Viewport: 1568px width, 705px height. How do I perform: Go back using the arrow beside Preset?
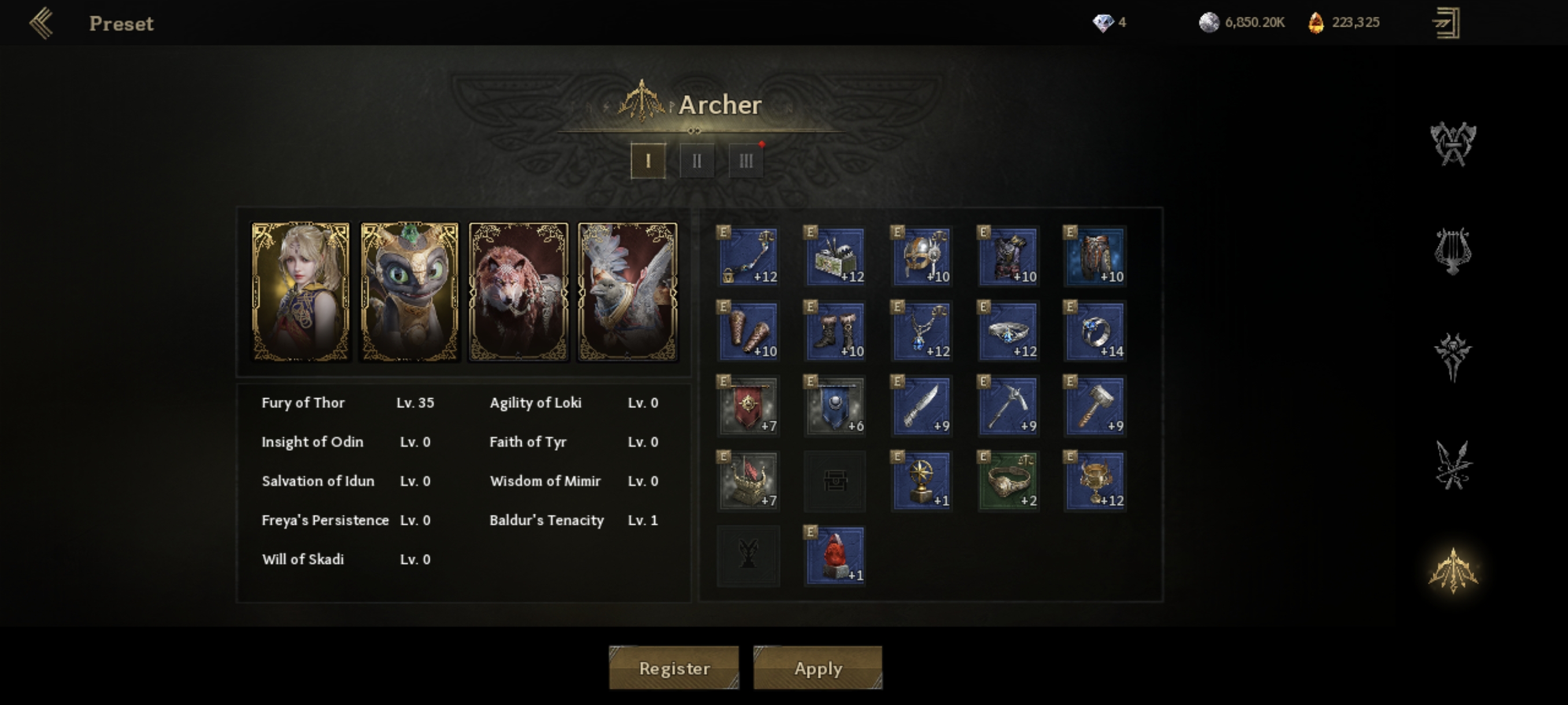pyautogui.click(x=42, y=23)
